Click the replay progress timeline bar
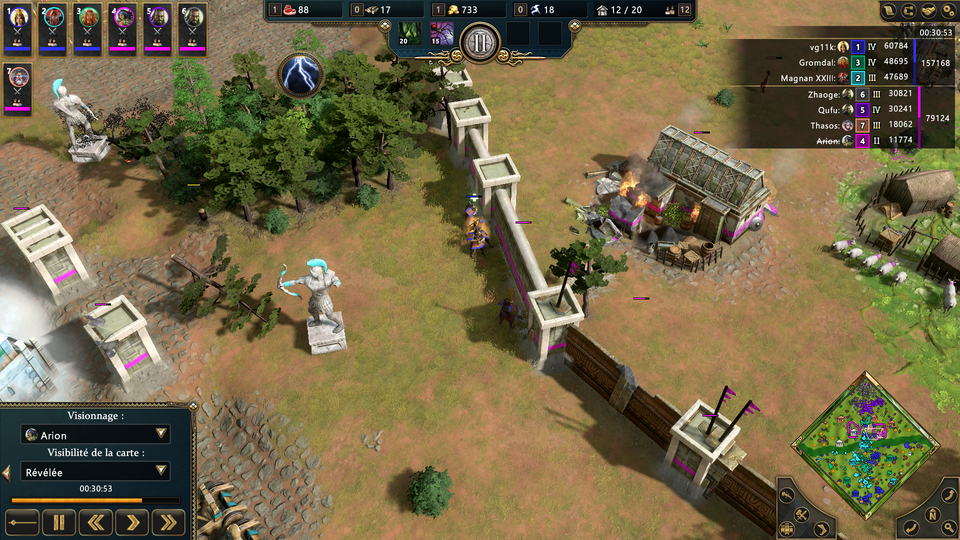The image size is (960, 540). click(95, 500)
